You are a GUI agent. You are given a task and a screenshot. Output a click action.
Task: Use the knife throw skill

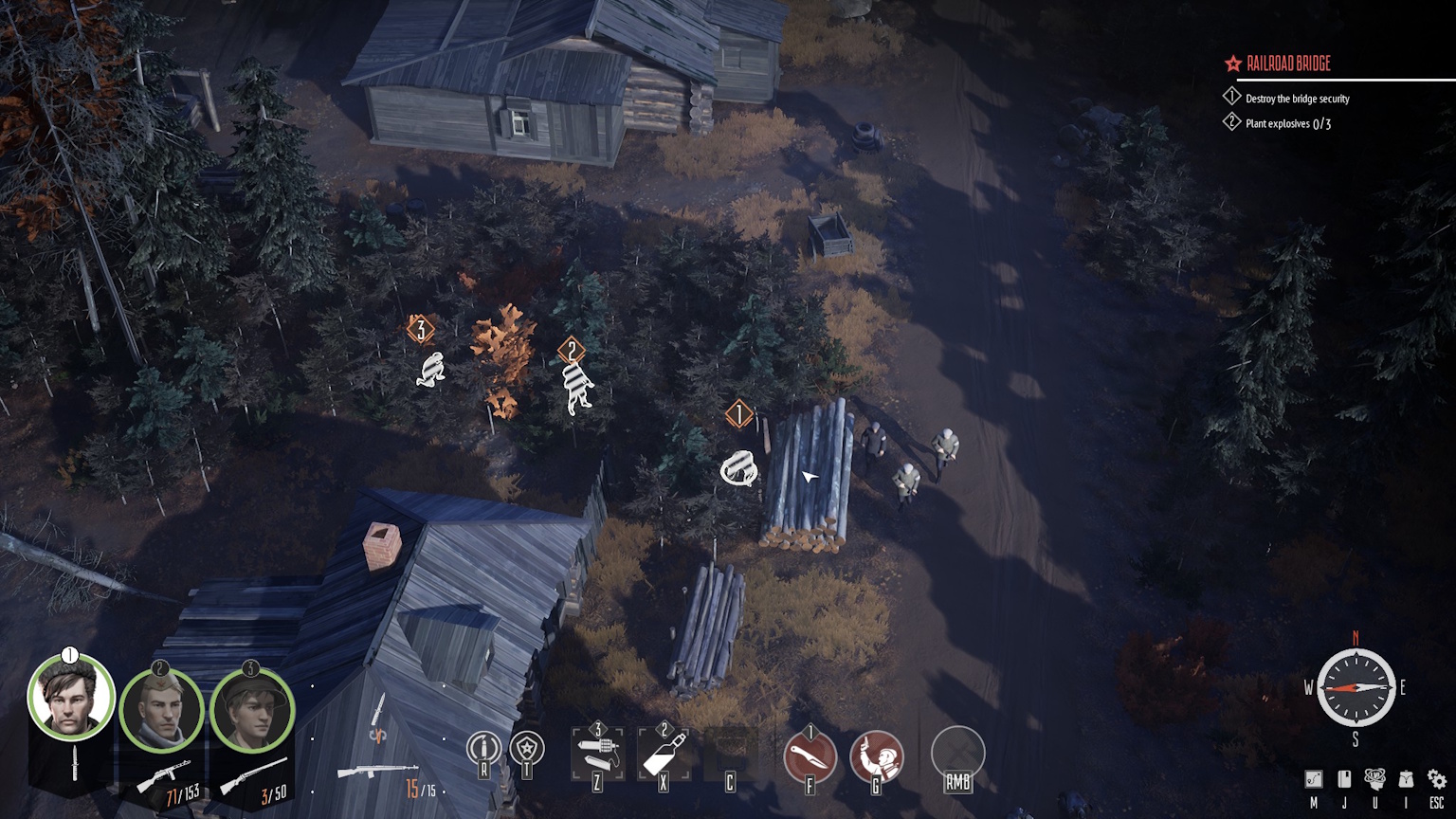pos(810,756)
